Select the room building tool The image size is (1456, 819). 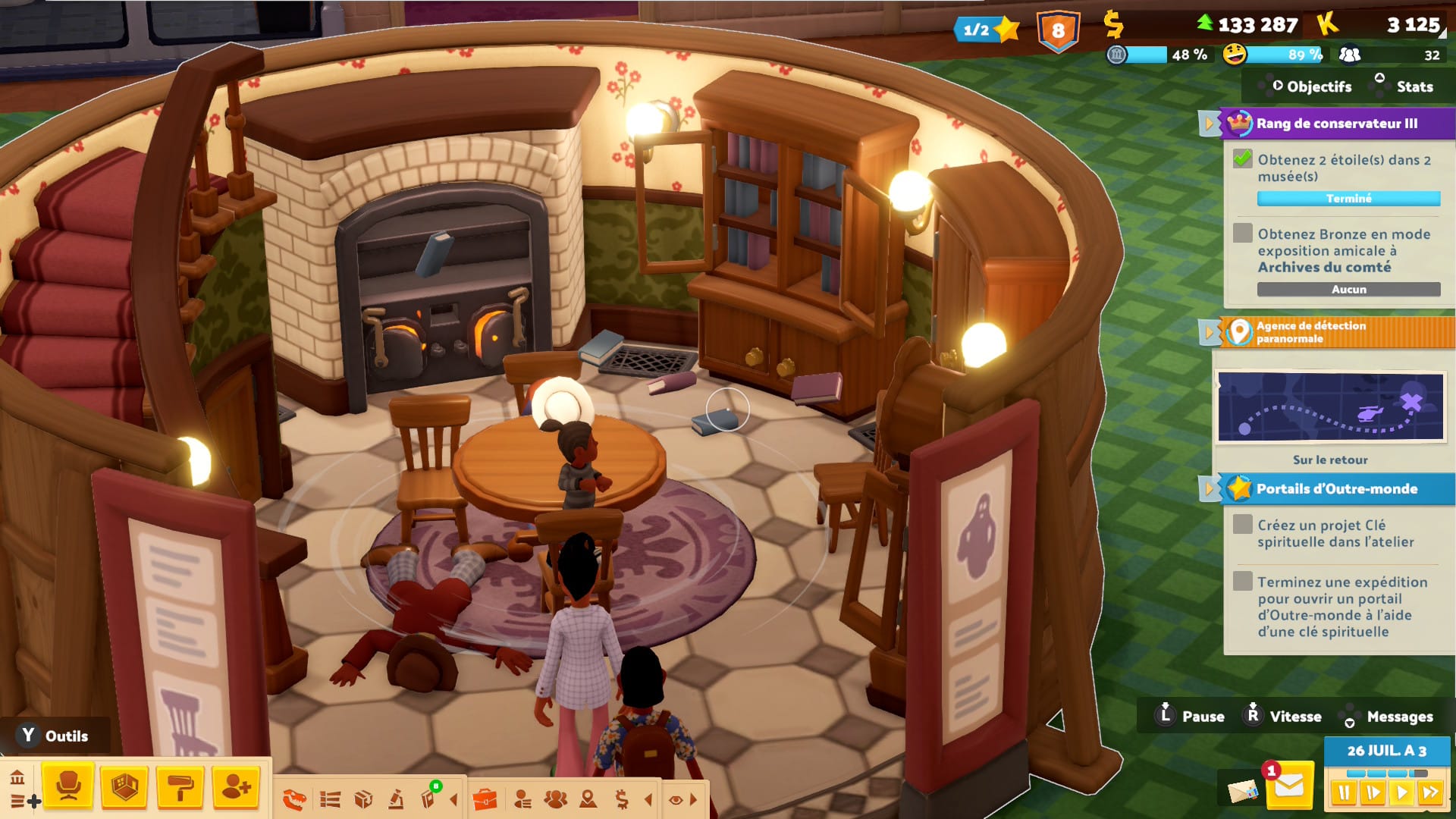(x=124, y=787)
